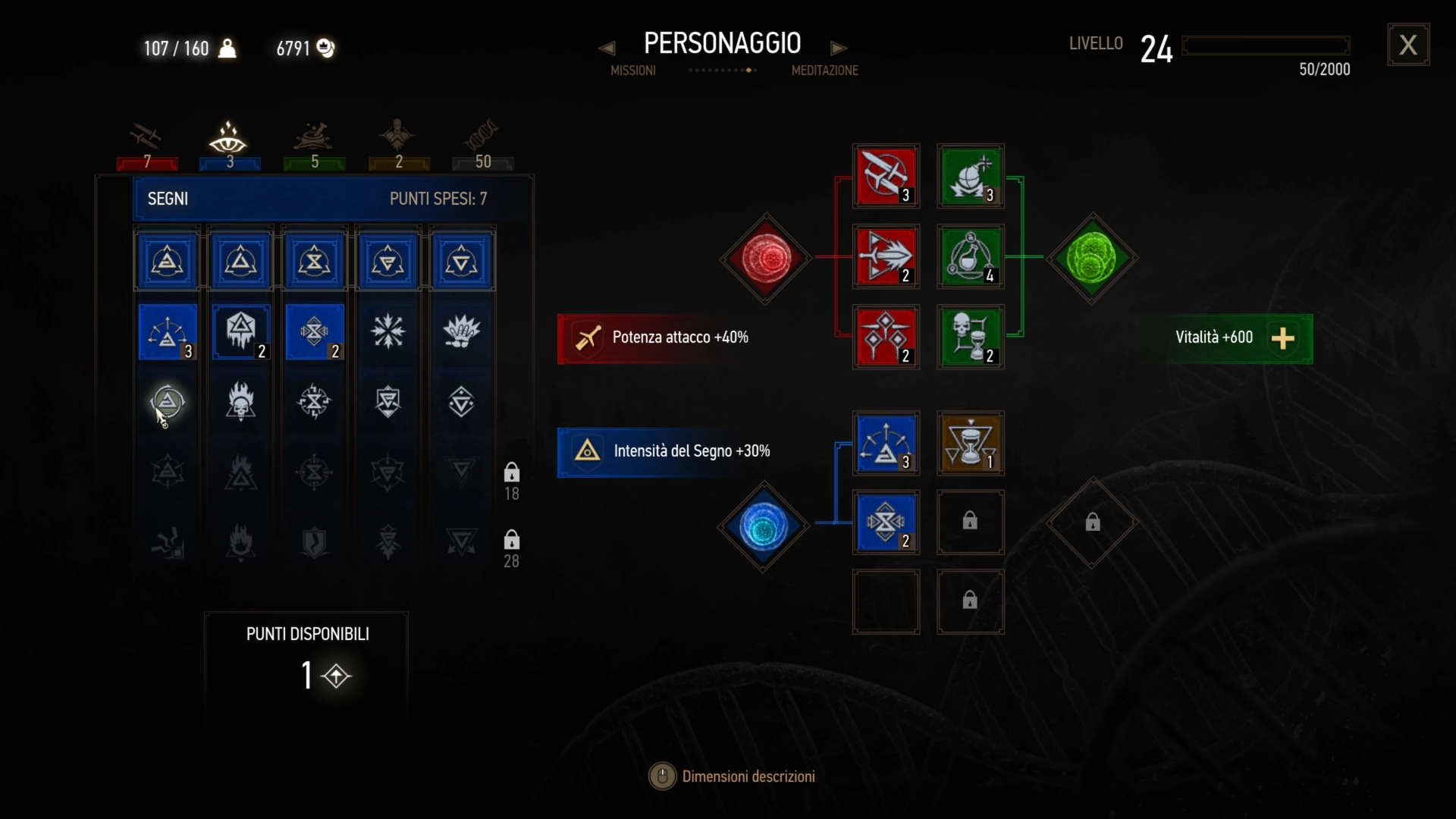Viewport: 1456px width, 819px height.
Task: Select the skull and hourglass skill slot
Action: tap(971, 337)
